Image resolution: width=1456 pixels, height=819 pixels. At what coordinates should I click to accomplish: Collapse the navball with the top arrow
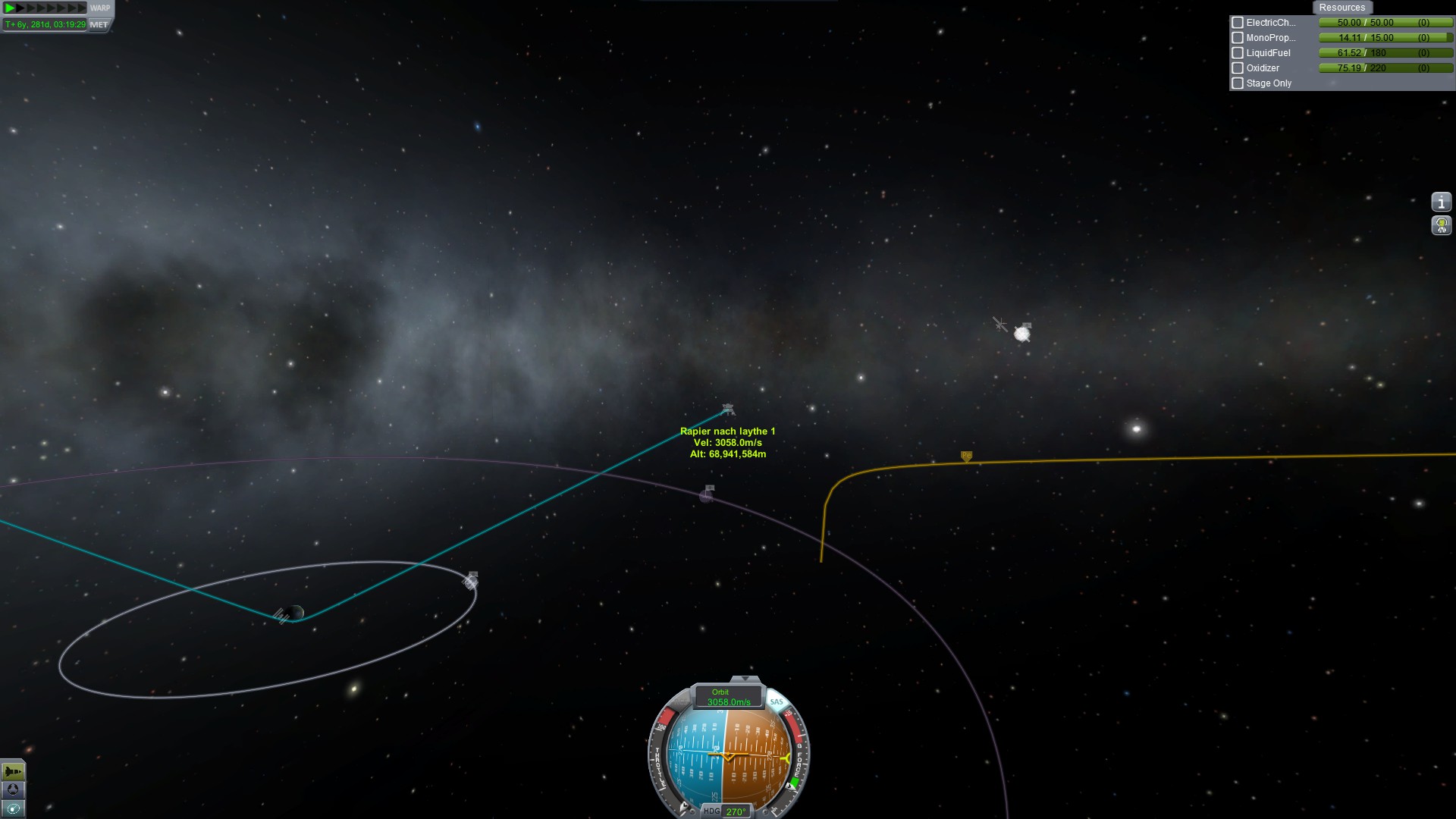745,679
